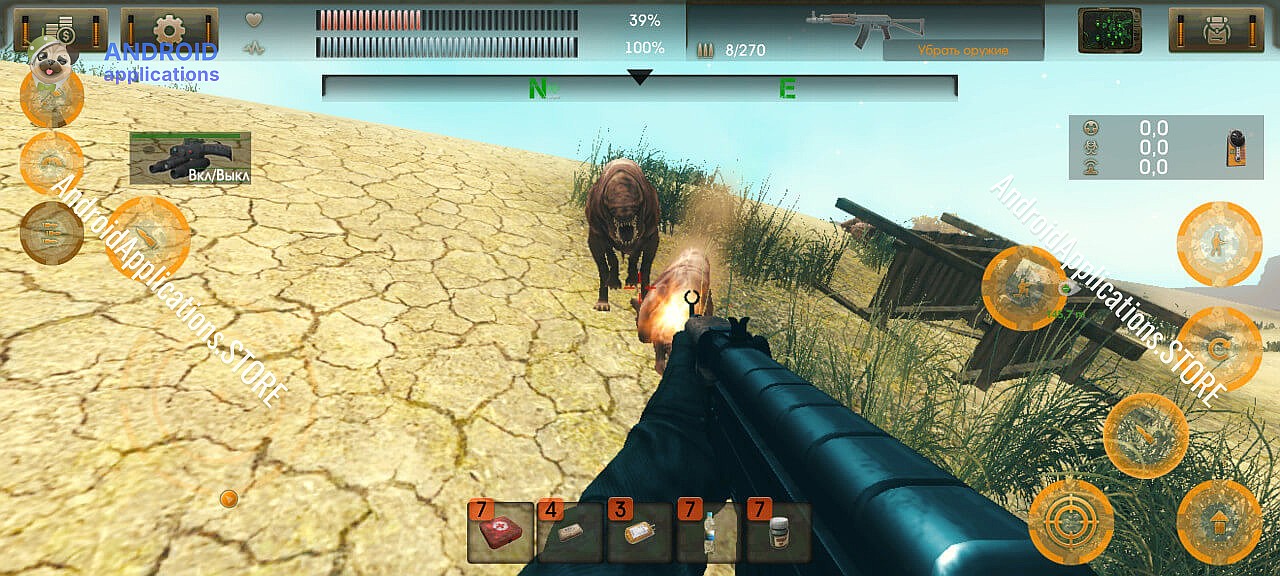Use the red first aid kit slot
The width and height of the screenshot is (1280, 576).
tap(500, 532)
